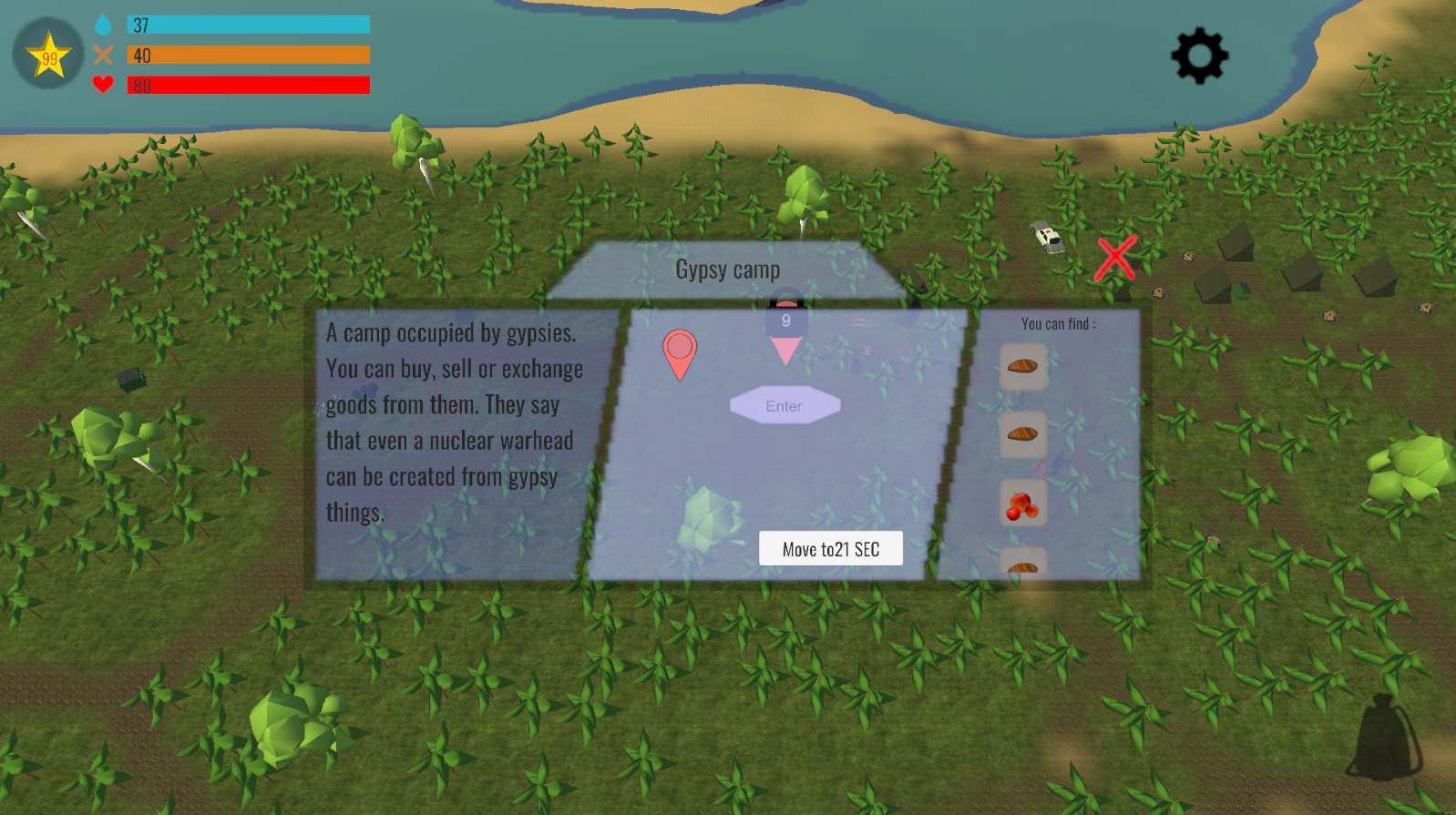Image resolution: width=1456 pixels, height=815 pixels.
Task: Close the Gypsy camp panel
Action: [x=1115, y=258]
